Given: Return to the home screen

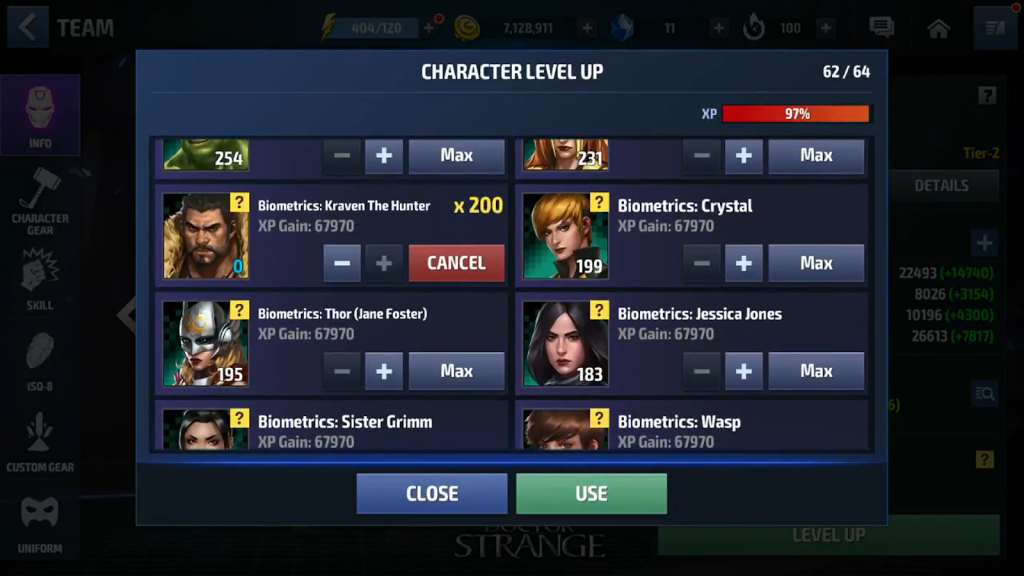Looking at the screenshot, I should click(938, 28).
